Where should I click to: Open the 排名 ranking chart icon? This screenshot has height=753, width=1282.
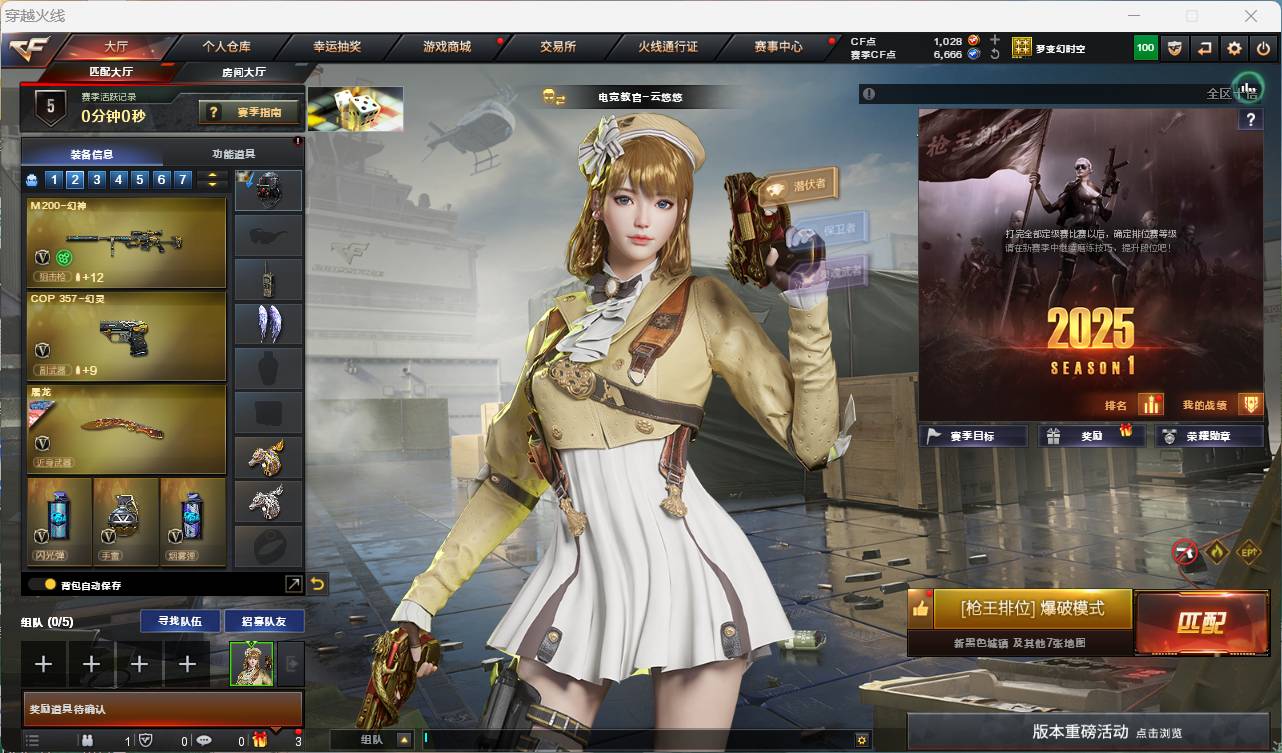(x=1150, y=404)
